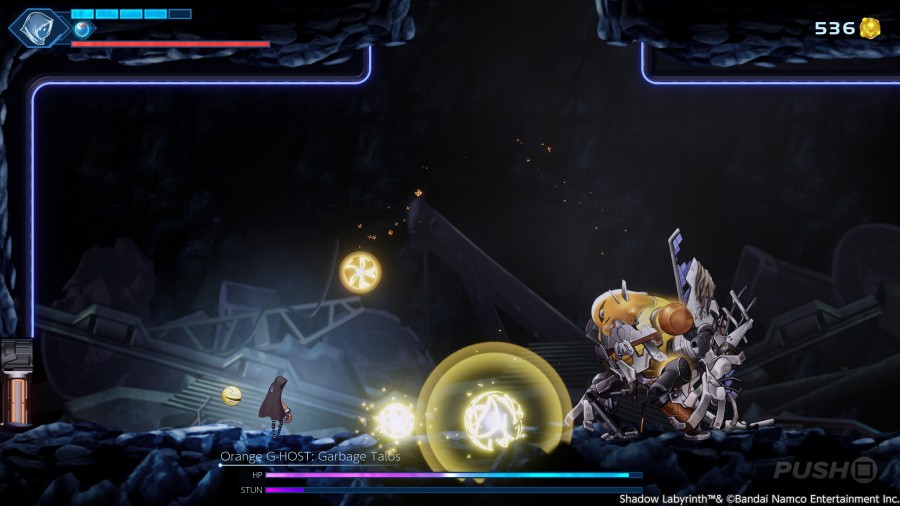900x506 pixels.
Task: Click the gold currency coin icon
Action: tap(871, 28)
